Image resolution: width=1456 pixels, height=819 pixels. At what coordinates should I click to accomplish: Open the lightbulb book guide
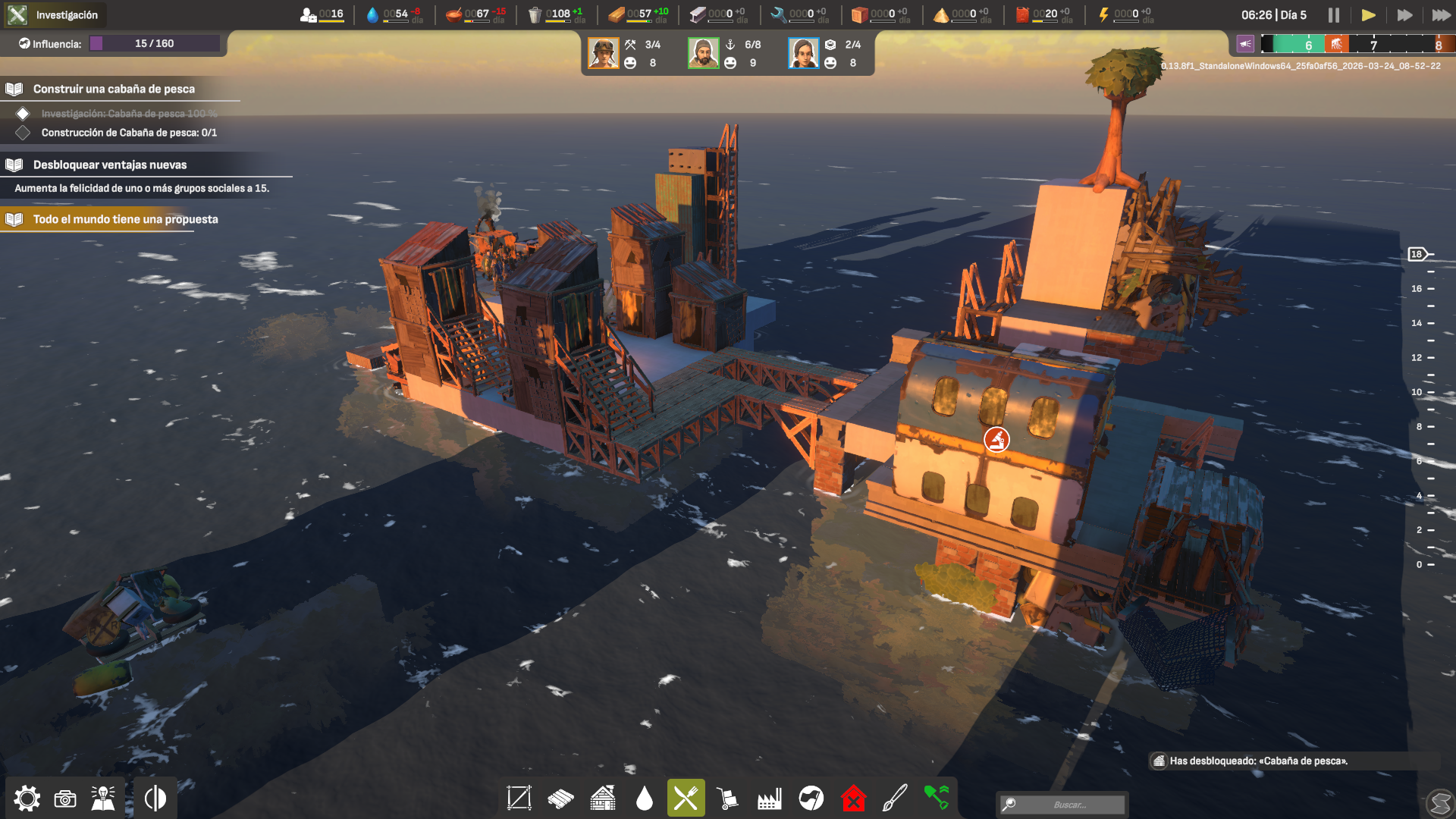coord(103,799)
